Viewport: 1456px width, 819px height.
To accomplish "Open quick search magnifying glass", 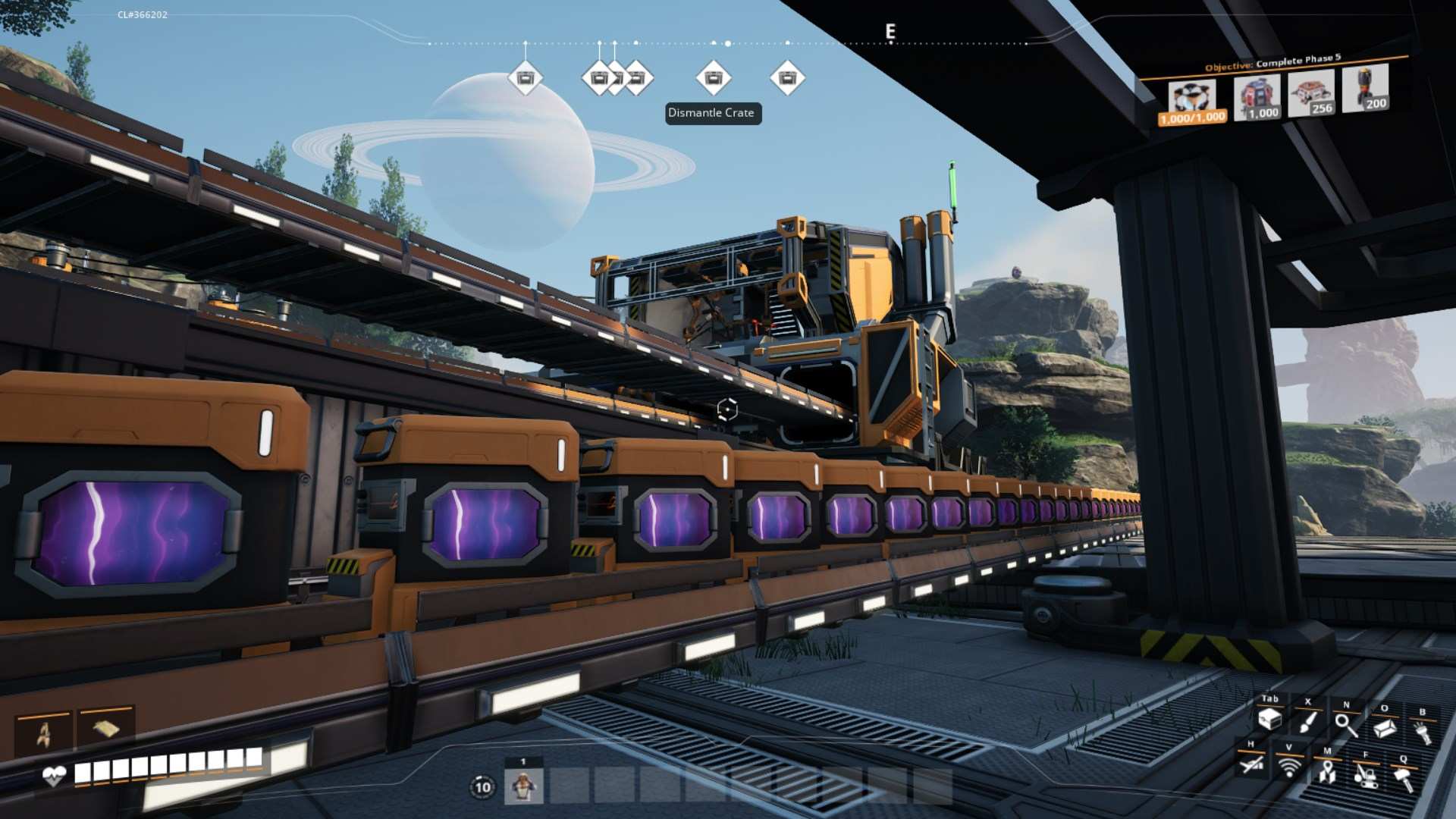I will [1346, 724].
